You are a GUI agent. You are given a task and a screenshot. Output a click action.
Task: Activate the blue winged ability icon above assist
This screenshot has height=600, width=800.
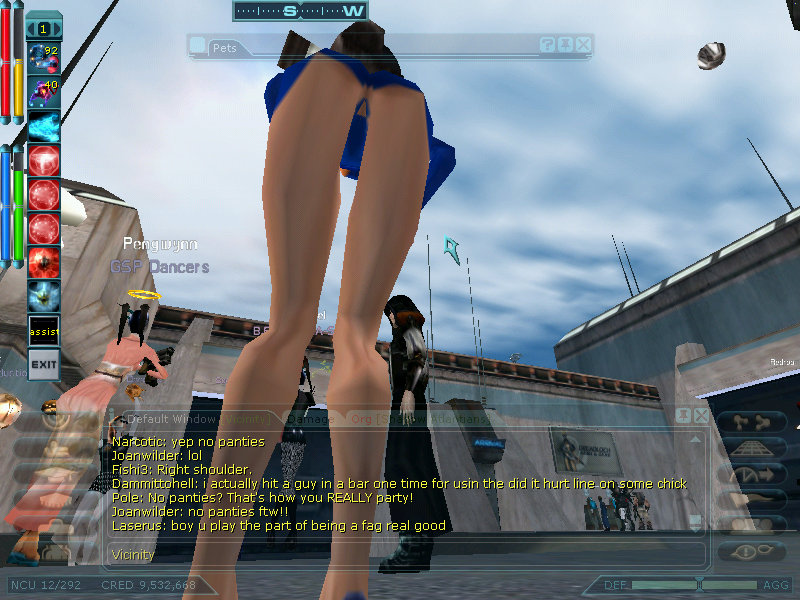43,296
